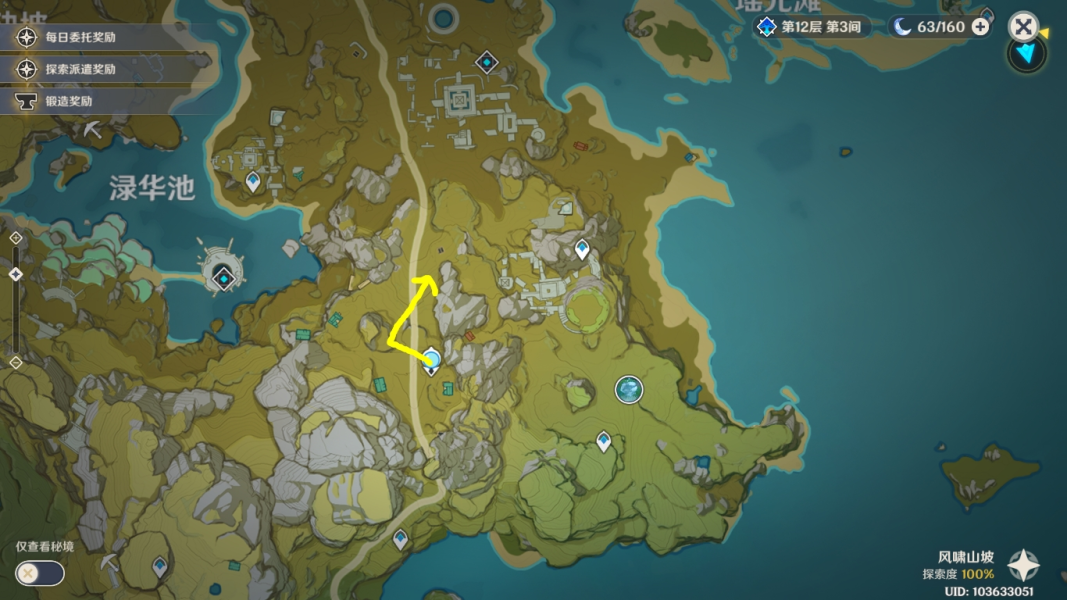Screen dimensions: 1067x600
Task: Select the teleport waypoint at the yellow route start
Action: (x=432, y=360)
